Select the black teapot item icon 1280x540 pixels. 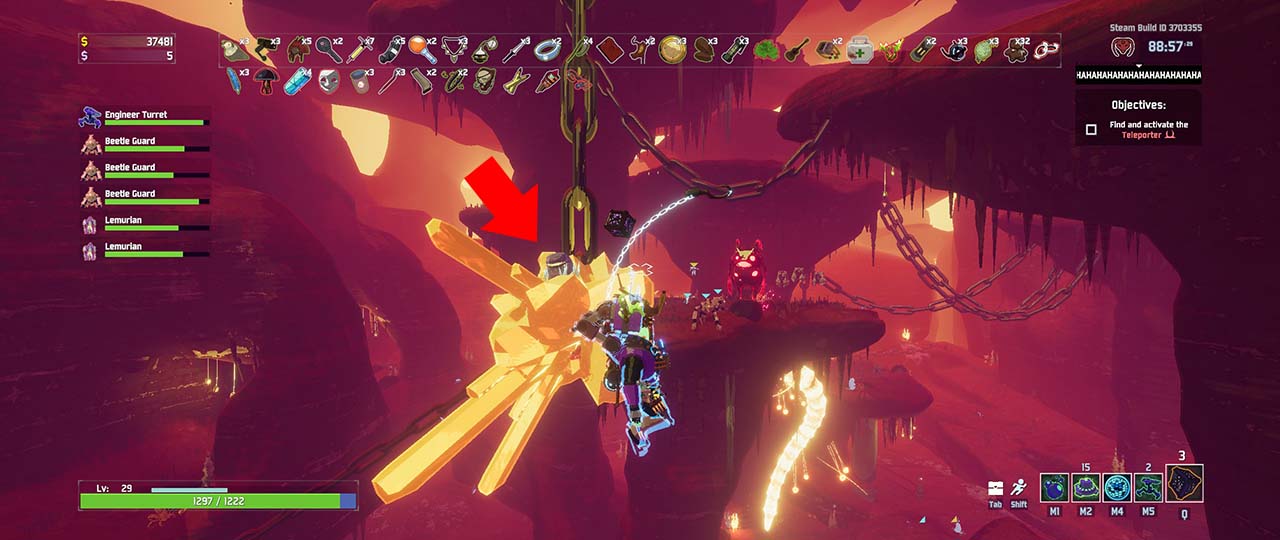(953, 49)
